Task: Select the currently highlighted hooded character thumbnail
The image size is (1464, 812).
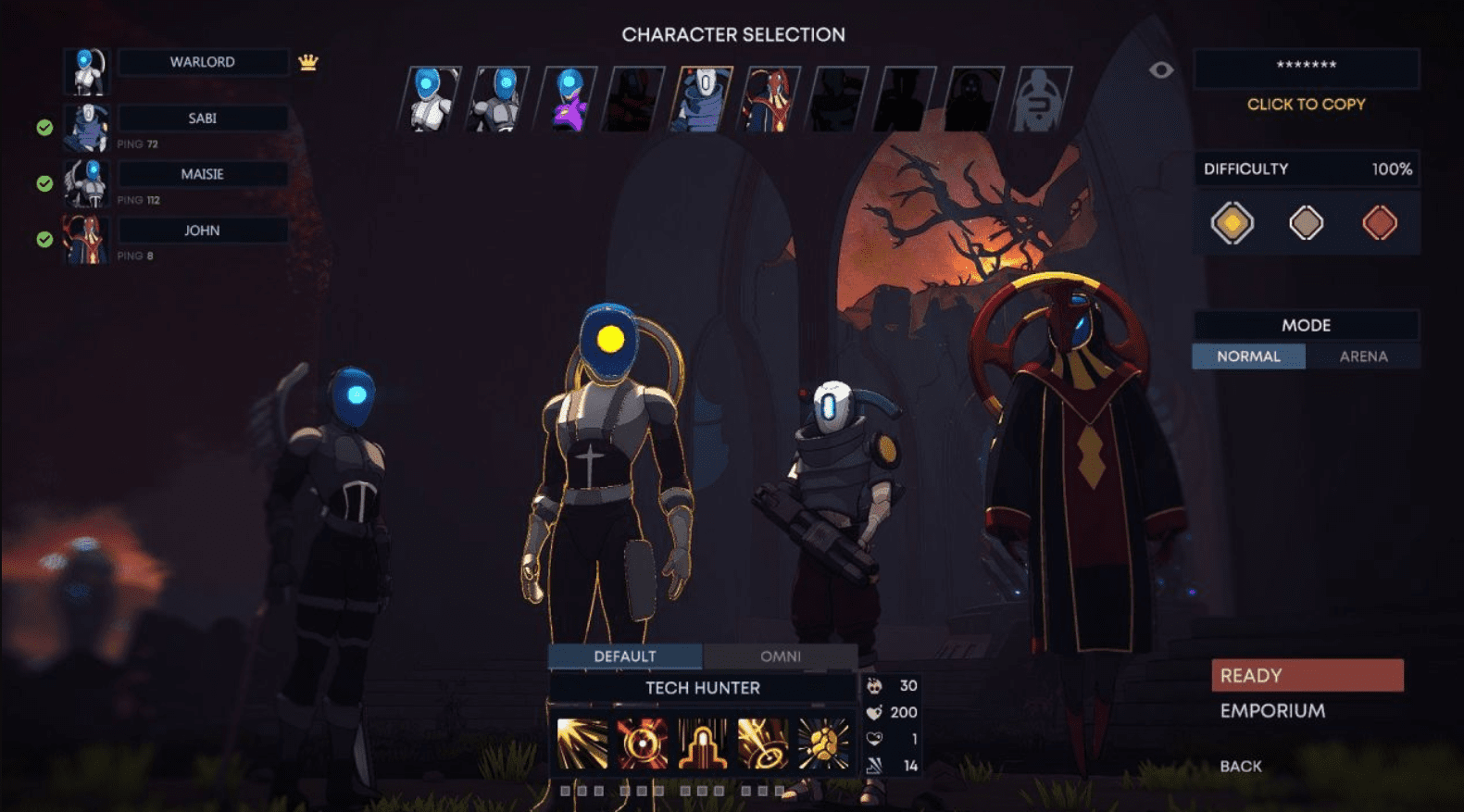Action: point(704,97)
